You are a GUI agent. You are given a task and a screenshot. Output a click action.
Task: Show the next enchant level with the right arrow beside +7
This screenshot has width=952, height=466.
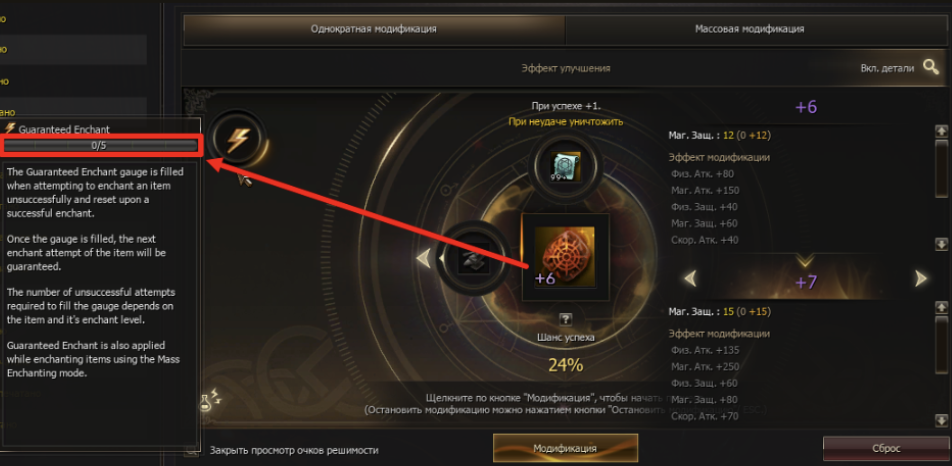920,278
